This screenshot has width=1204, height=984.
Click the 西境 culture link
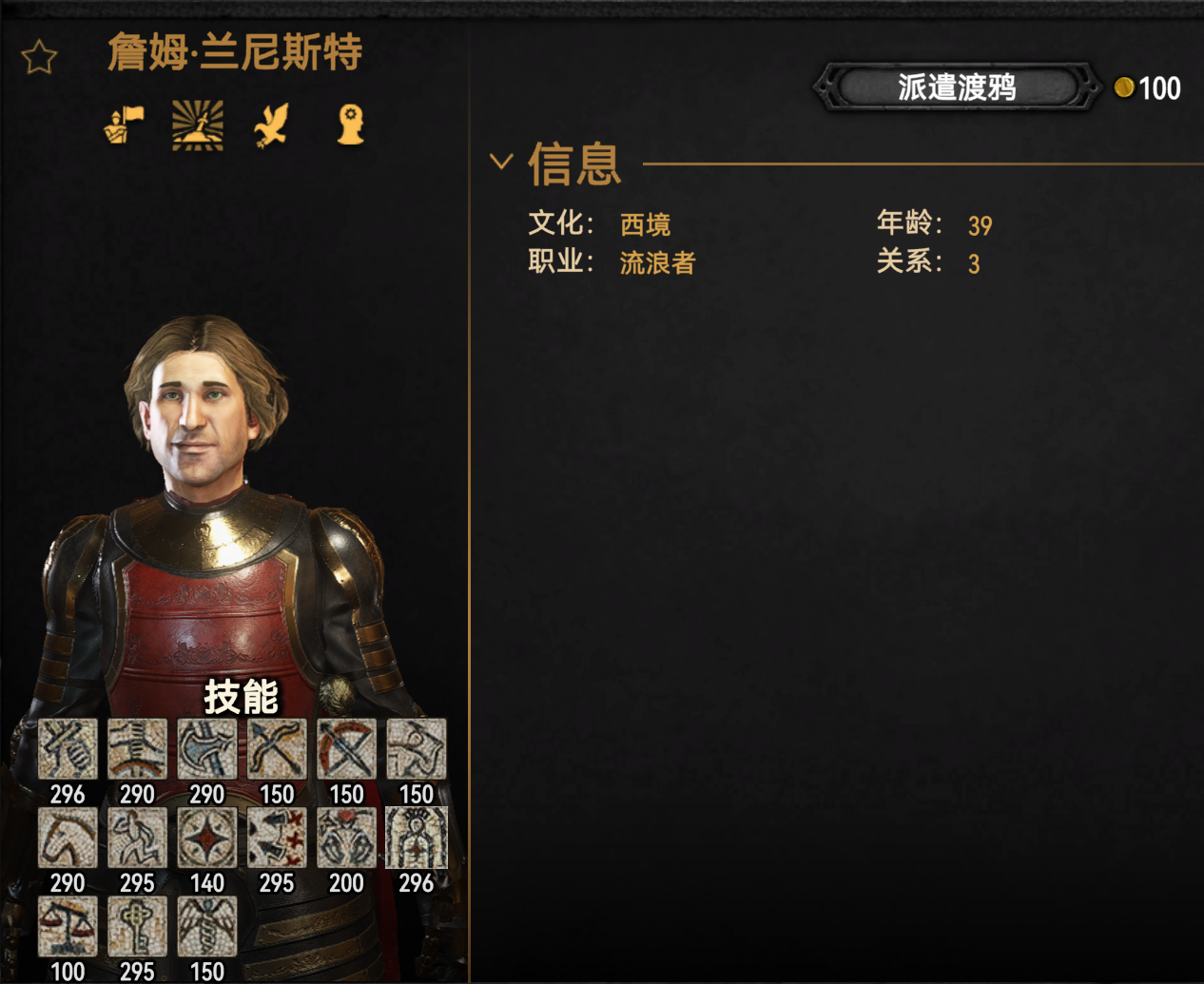tap(645, 224)
